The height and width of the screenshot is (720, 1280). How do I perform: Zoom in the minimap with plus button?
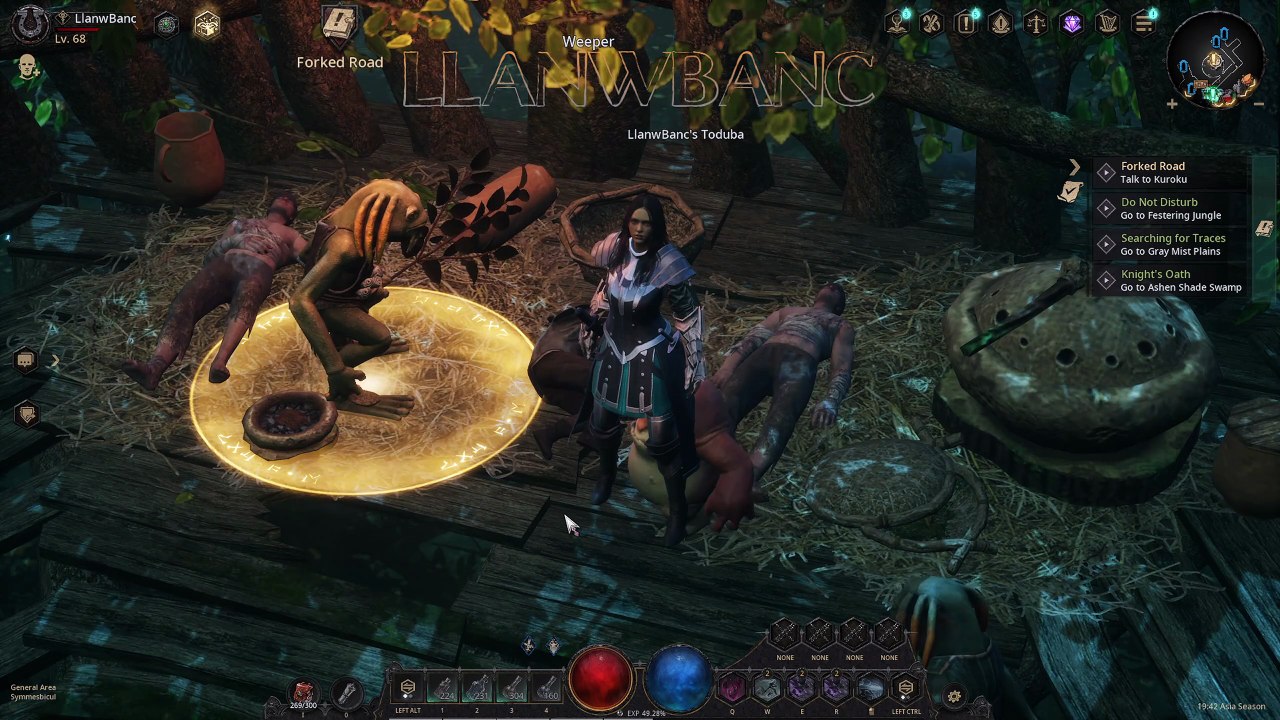(x=1171, y=103)
